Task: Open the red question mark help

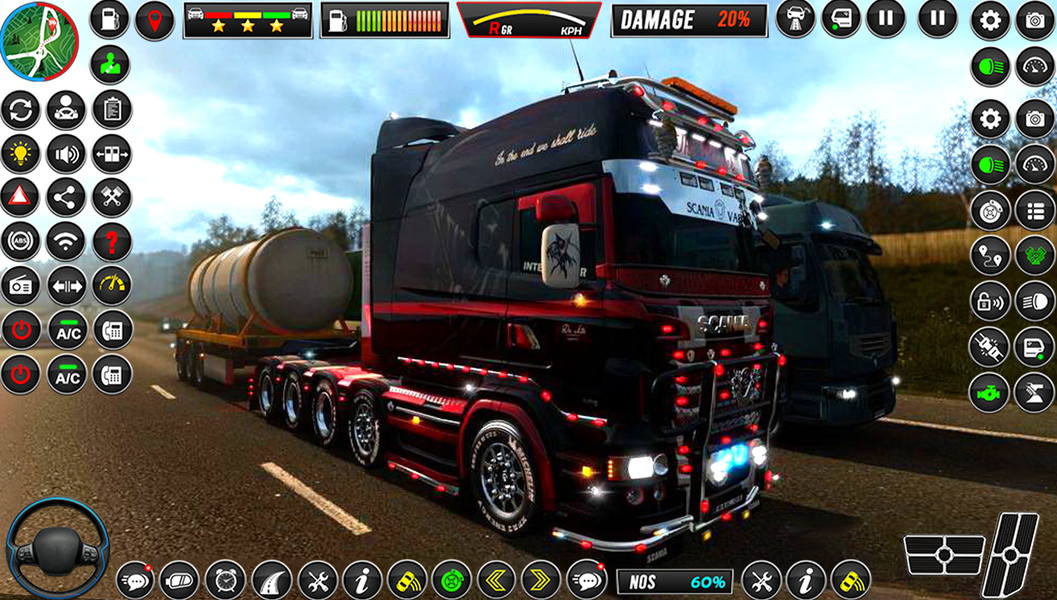Action: point(112,242)
